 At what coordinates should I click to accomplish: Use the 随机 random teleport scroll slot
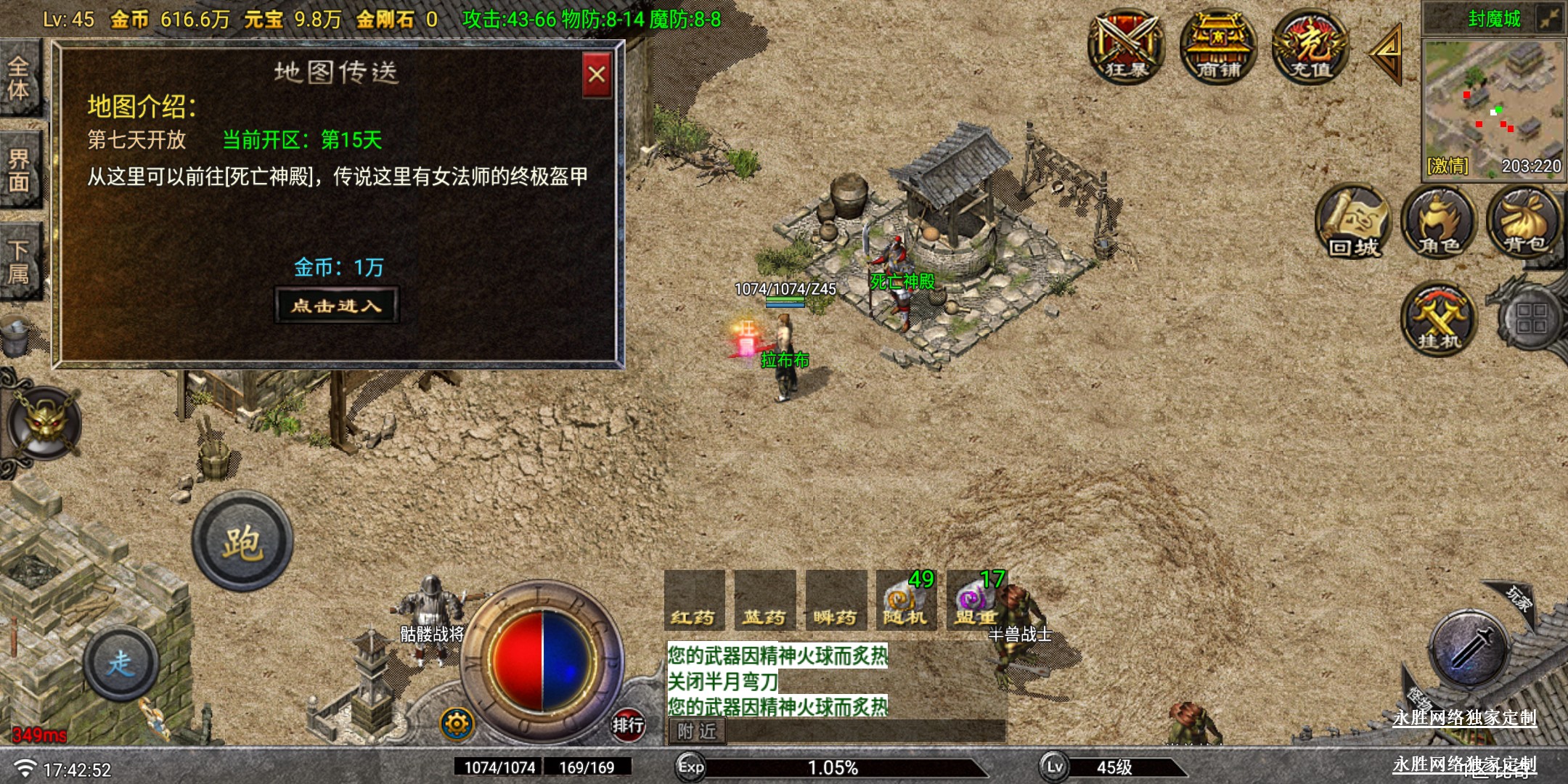click(906, 600)
